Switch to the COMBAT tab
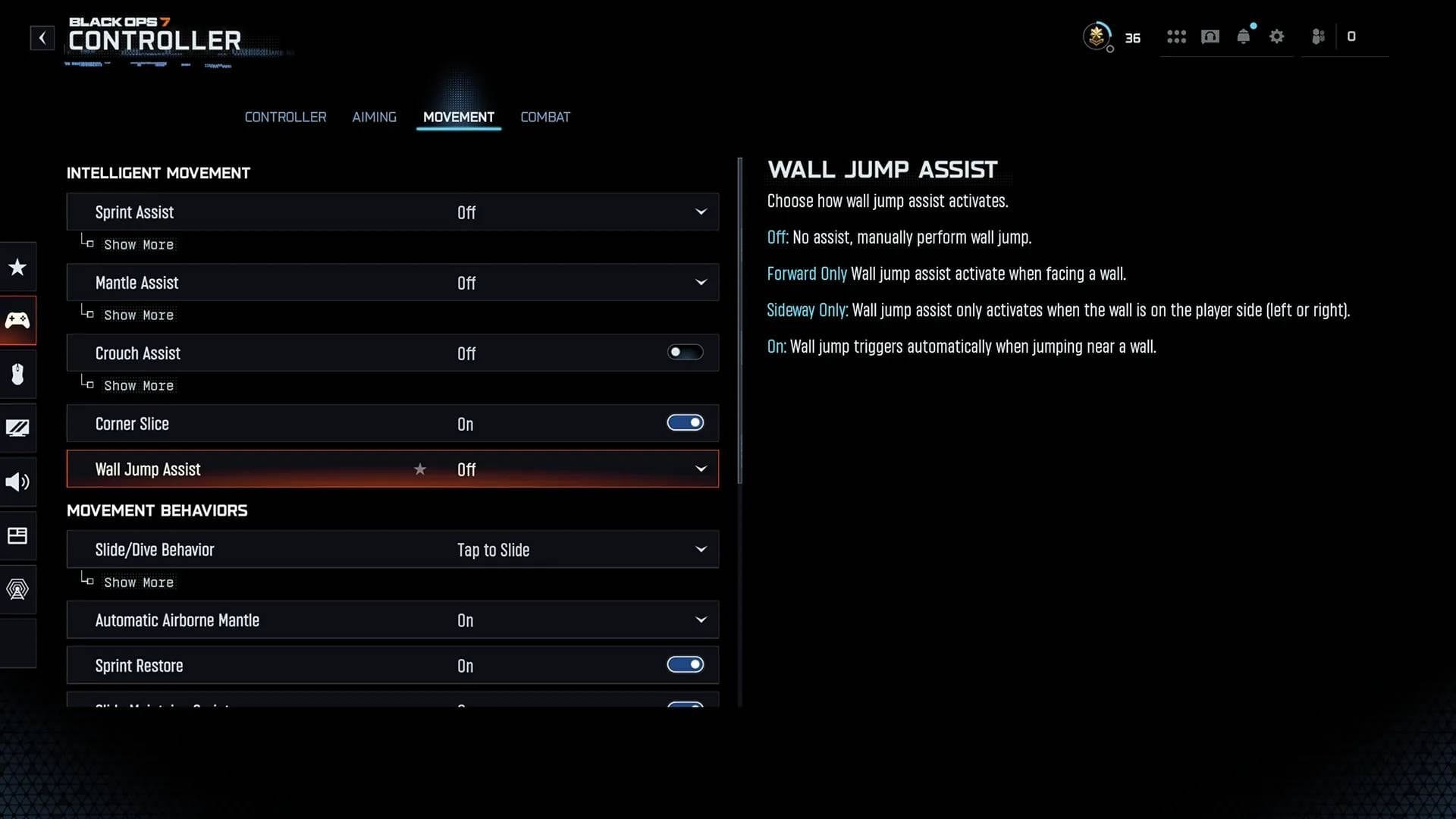The image size is (1456, 819). point(545,117)
